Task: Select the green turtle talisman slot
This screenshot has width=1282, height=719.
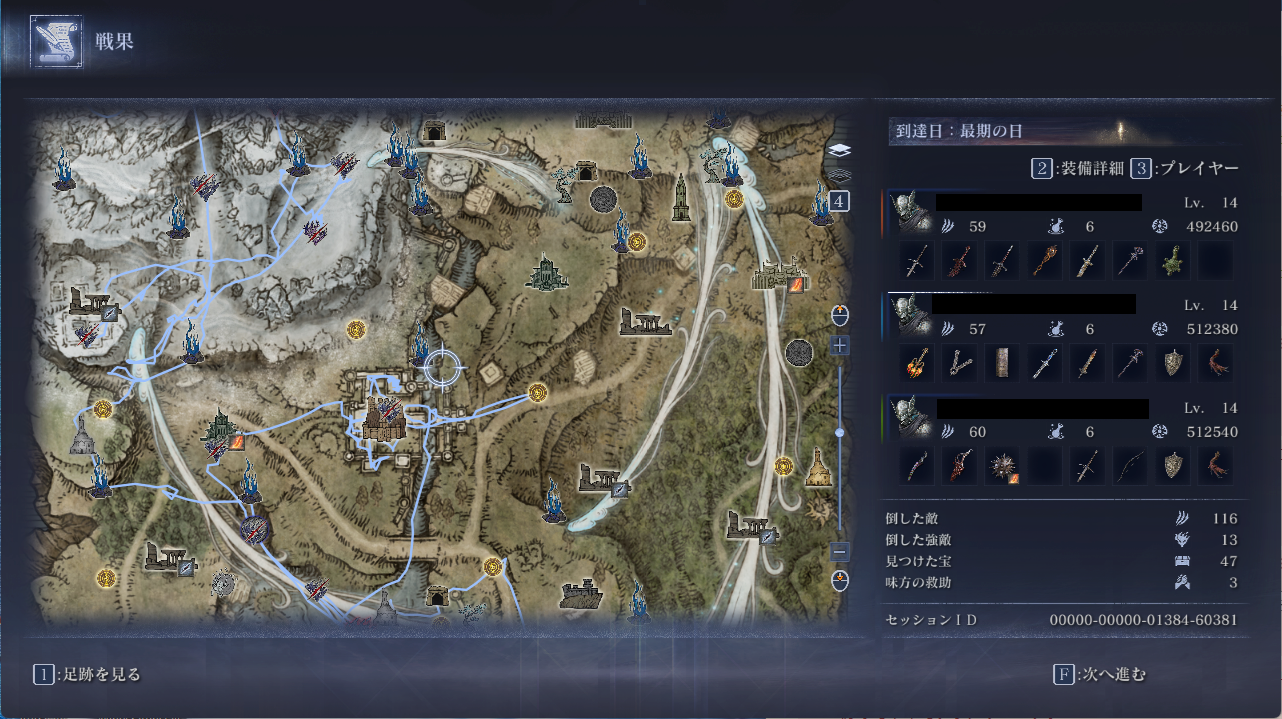Action: point(1173,261)
